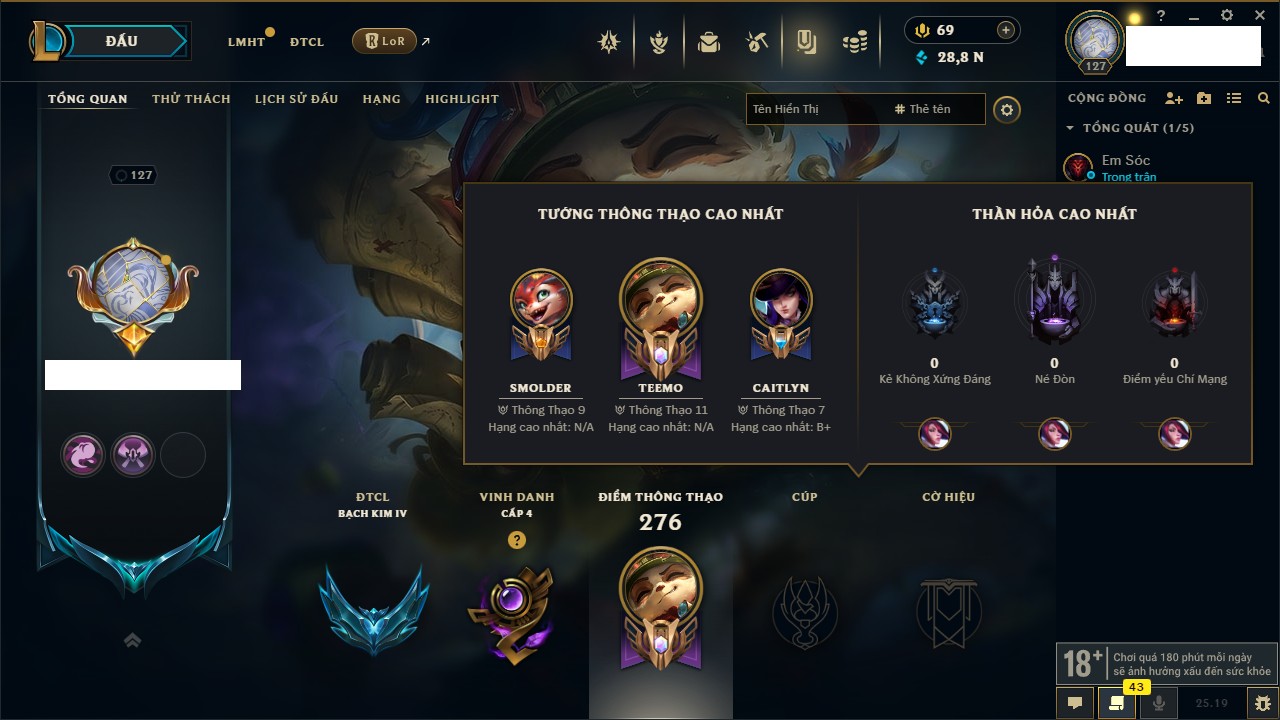Screen dimensions: 1280x720
Task: Add currency with the plus button
Action: coord(1006,30)
